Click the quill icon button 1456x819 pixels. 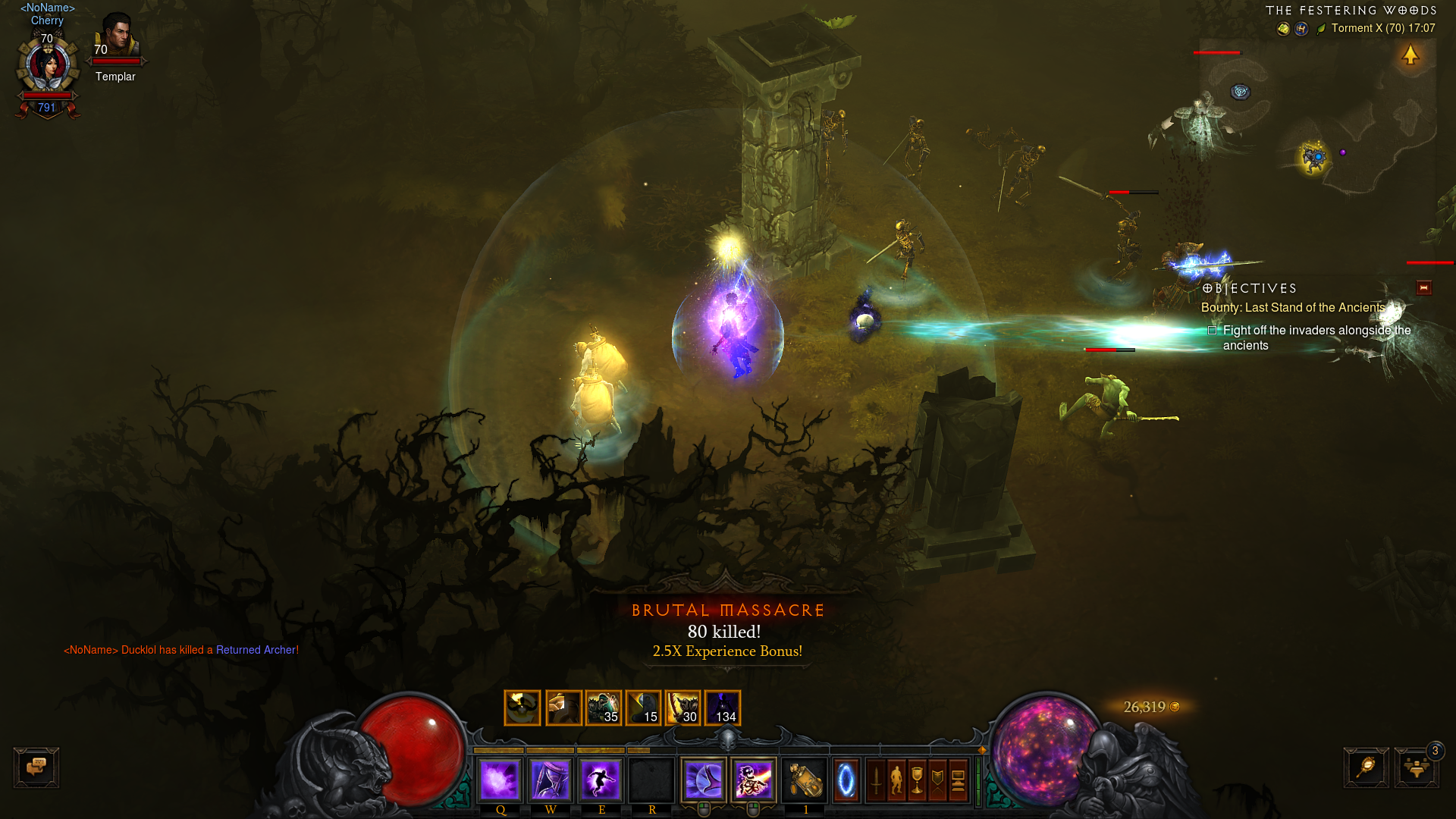1366,767
